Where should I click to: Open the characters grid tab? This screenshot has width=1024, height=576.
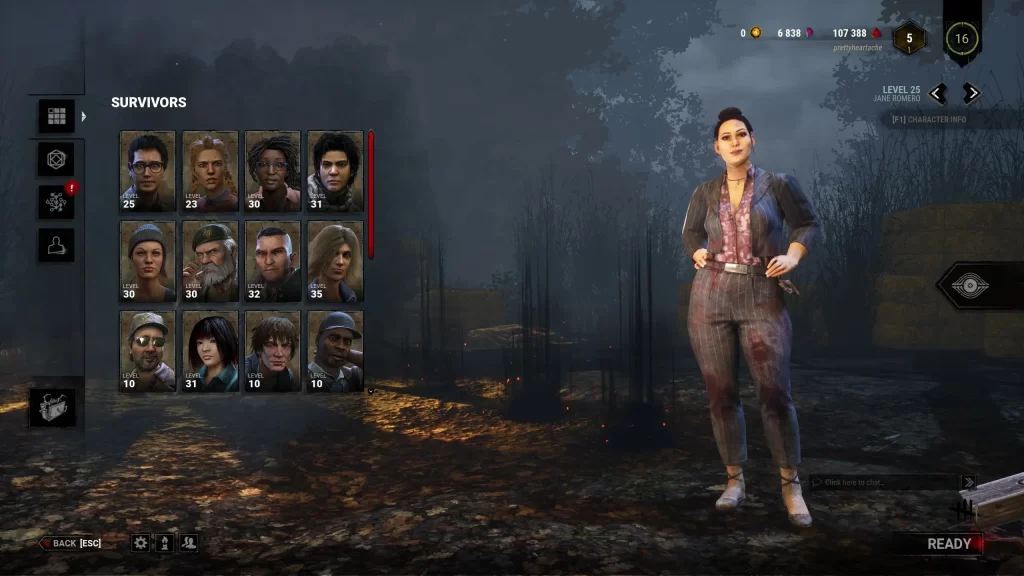[56, 116]
